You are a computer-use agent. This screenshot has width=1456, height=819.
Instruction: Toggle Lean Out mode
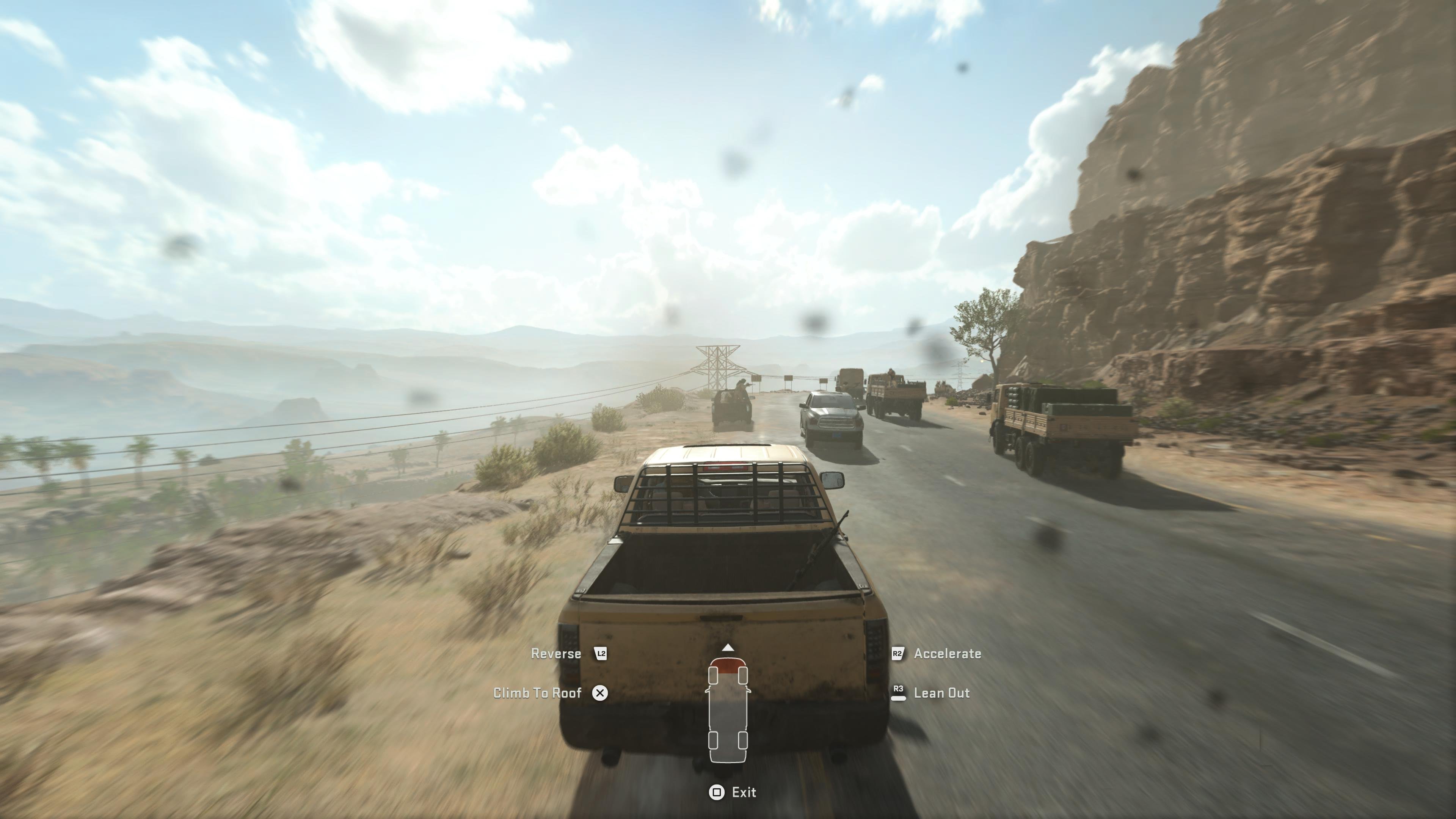point(942,693)
